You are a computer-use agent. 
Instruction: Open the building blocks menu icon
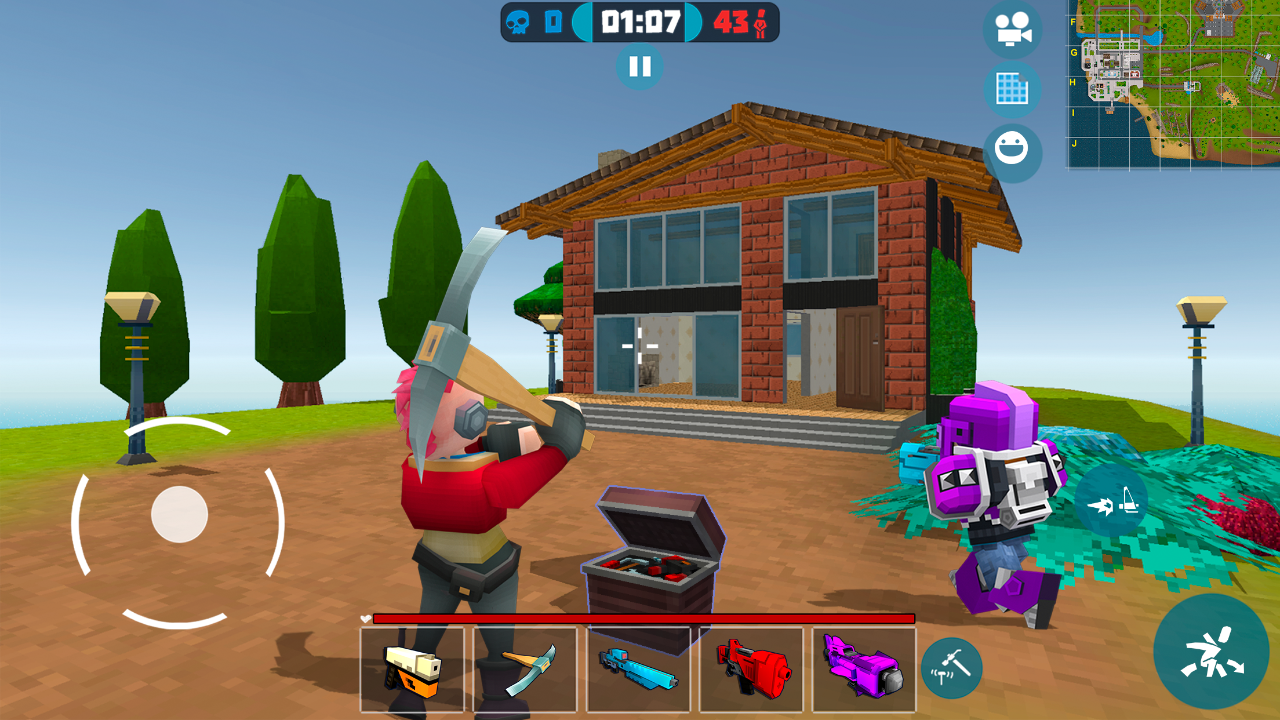tap(1013, 91)
